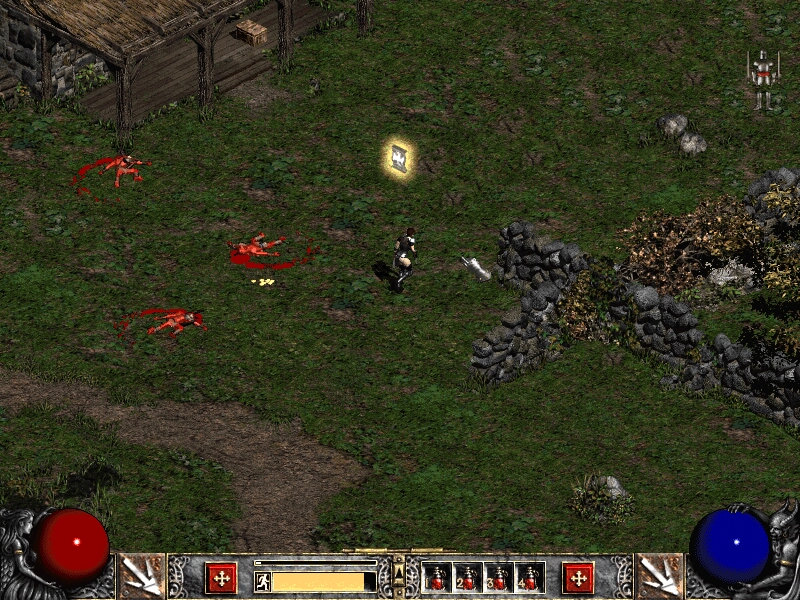
Task: Toggle the run/walk button
Action: [x=263, y=581]
